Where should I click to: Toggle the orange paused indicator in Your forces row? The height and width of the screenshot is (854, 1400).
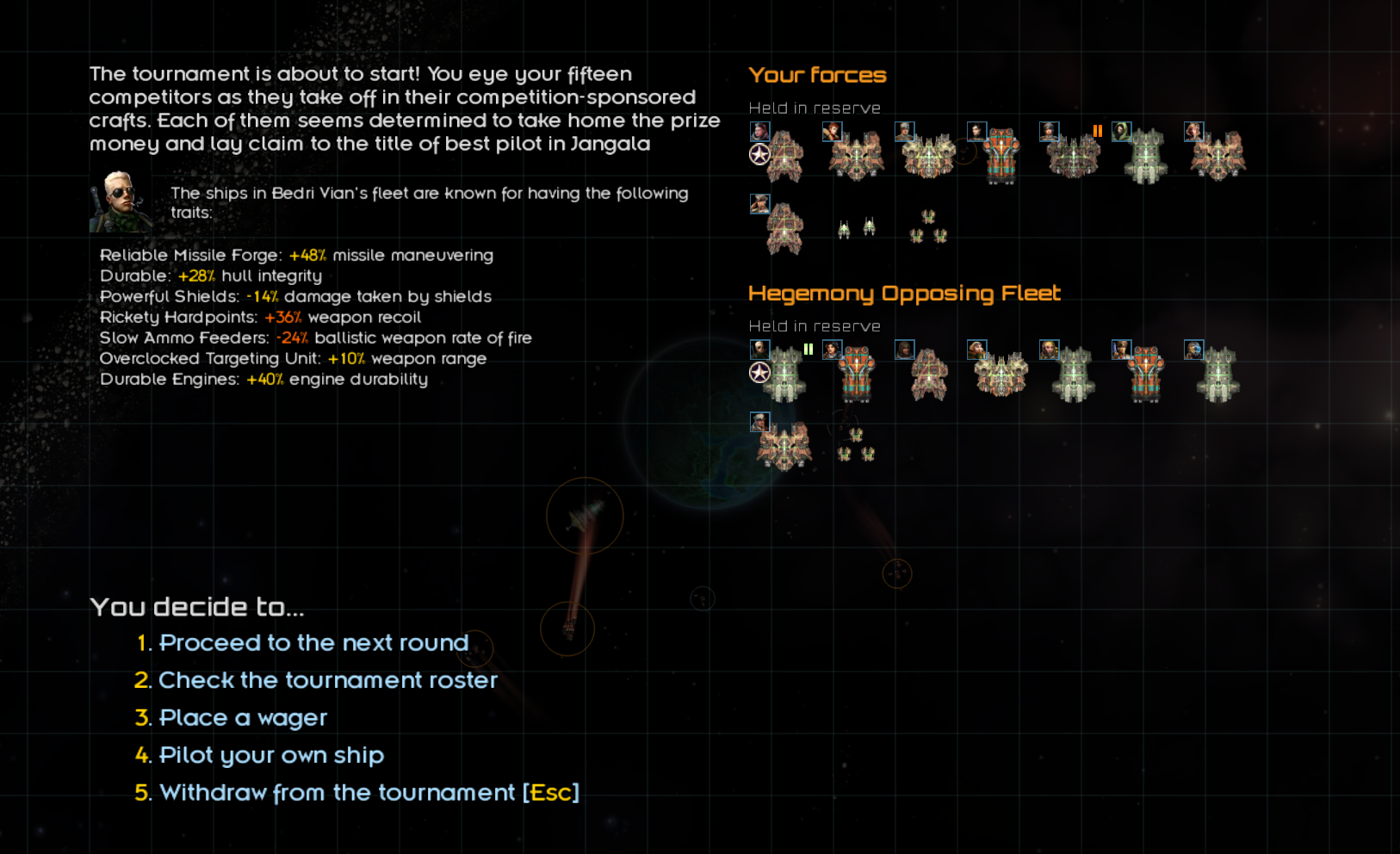pyautogui.click(x=1097, y=132)
